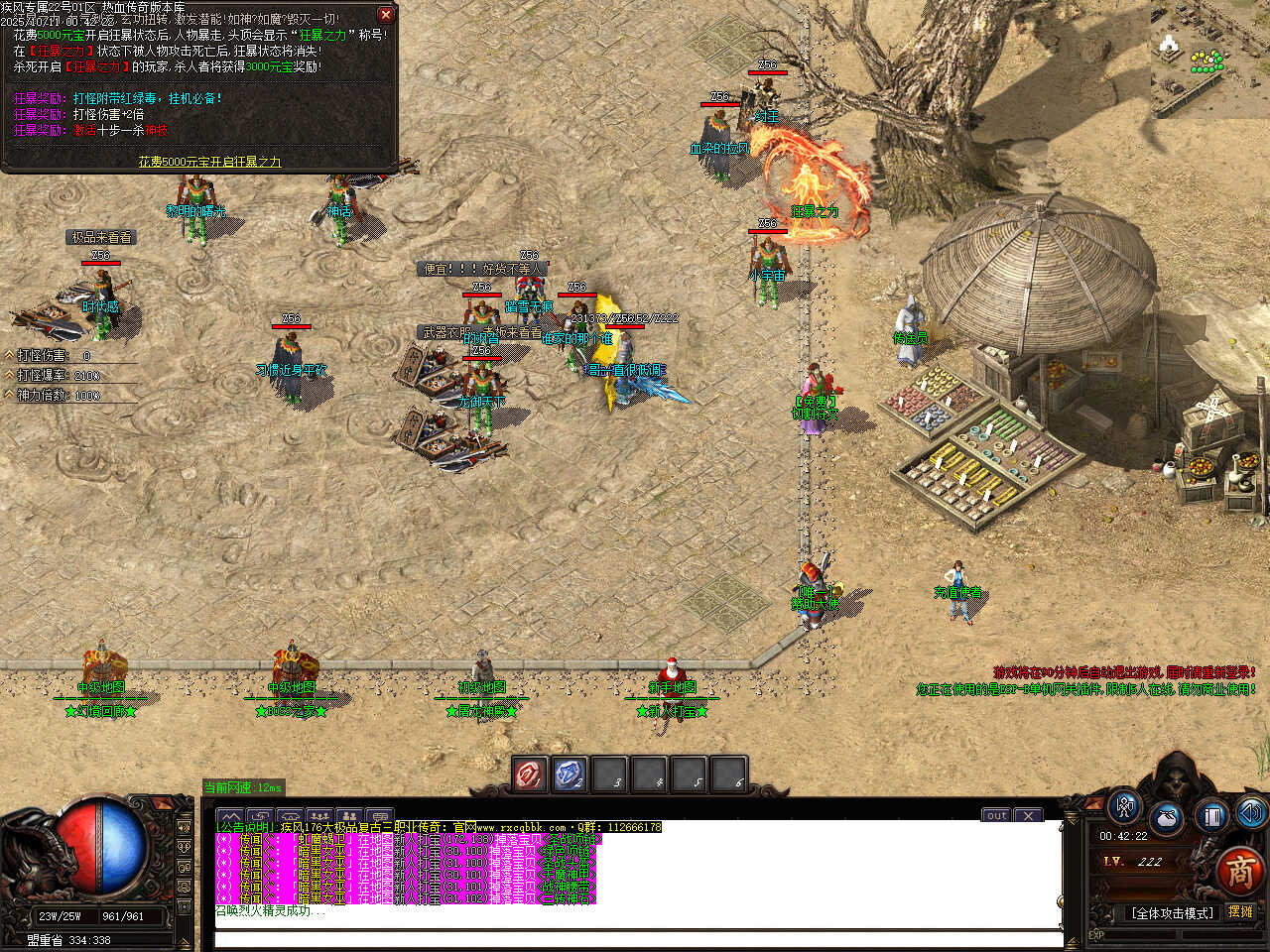
Task: Use the blue potion in hotbar slot 2
Action: pos(570,774)
